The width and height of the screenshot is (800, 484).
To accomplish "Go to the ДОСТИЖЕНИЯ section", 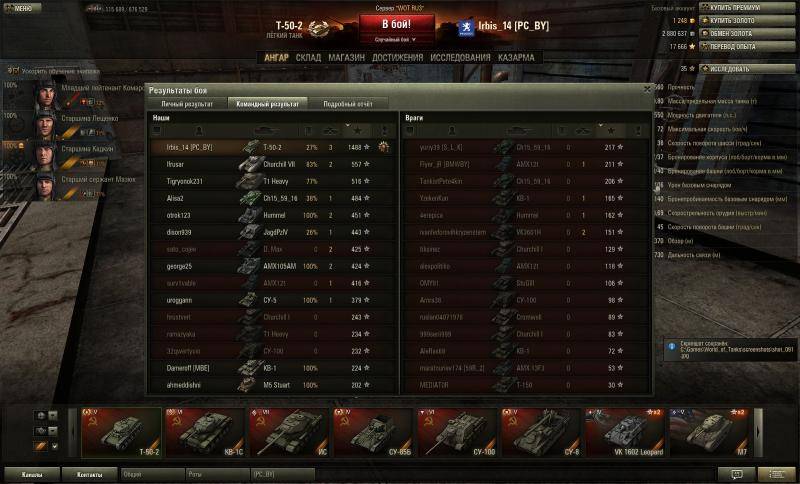I will (397, 57).
